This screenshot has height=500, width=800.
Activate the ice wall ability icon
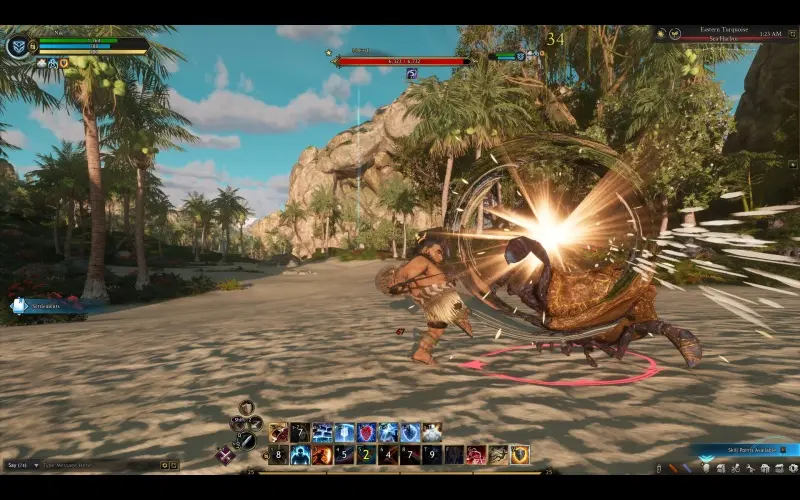point(322,432)
